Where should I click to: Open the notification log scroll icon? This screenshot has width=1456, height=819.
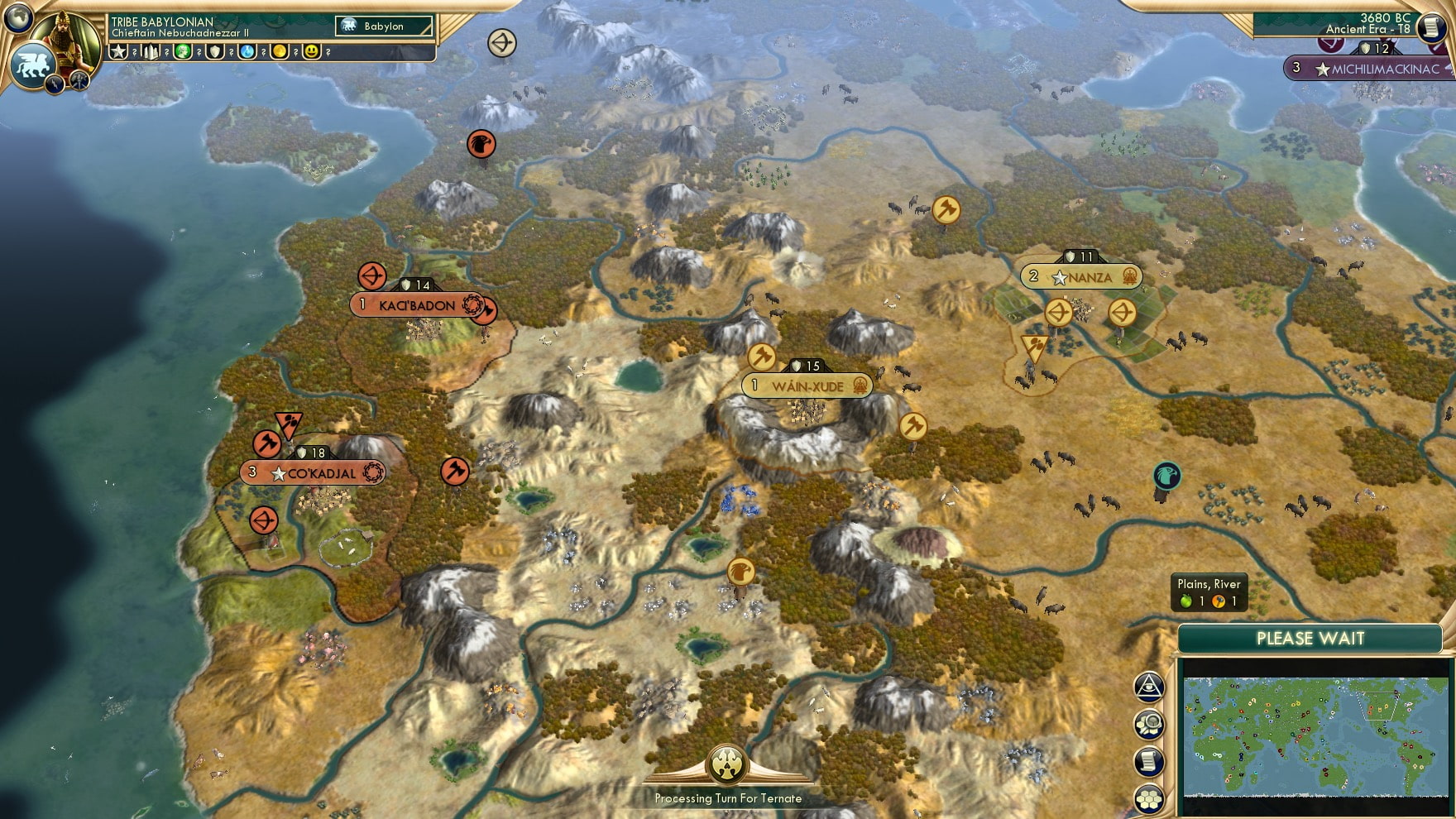[x=1148, y=761]
